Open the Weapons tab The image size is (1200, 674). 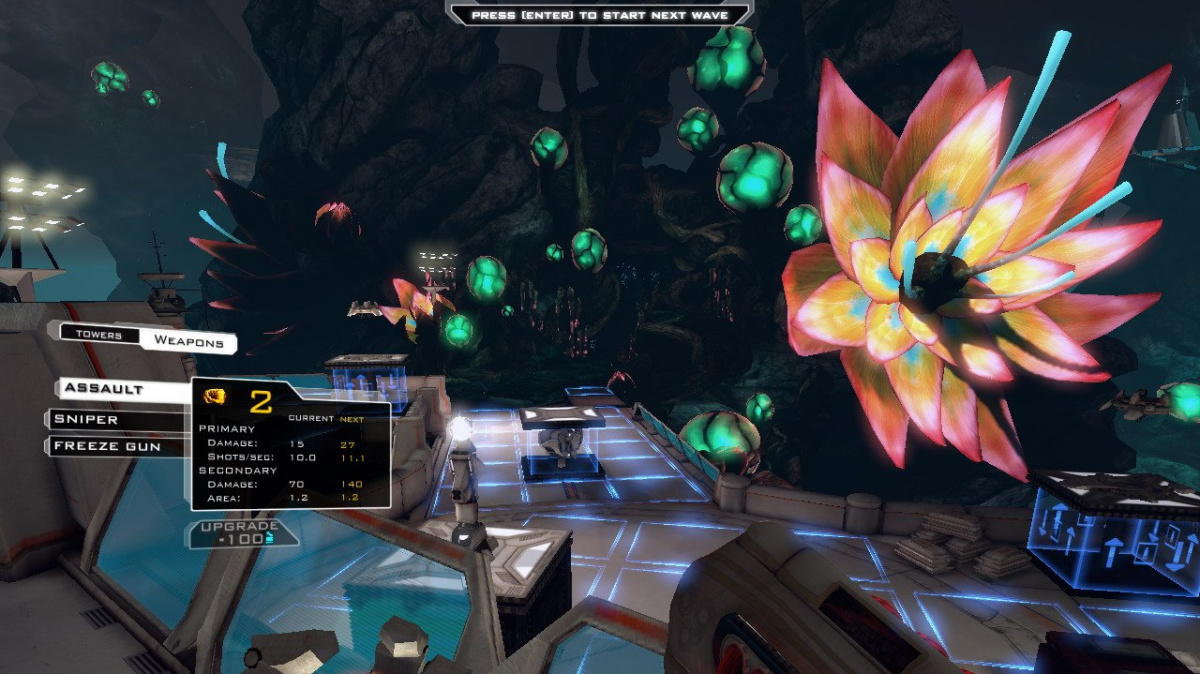pos(187,340)
